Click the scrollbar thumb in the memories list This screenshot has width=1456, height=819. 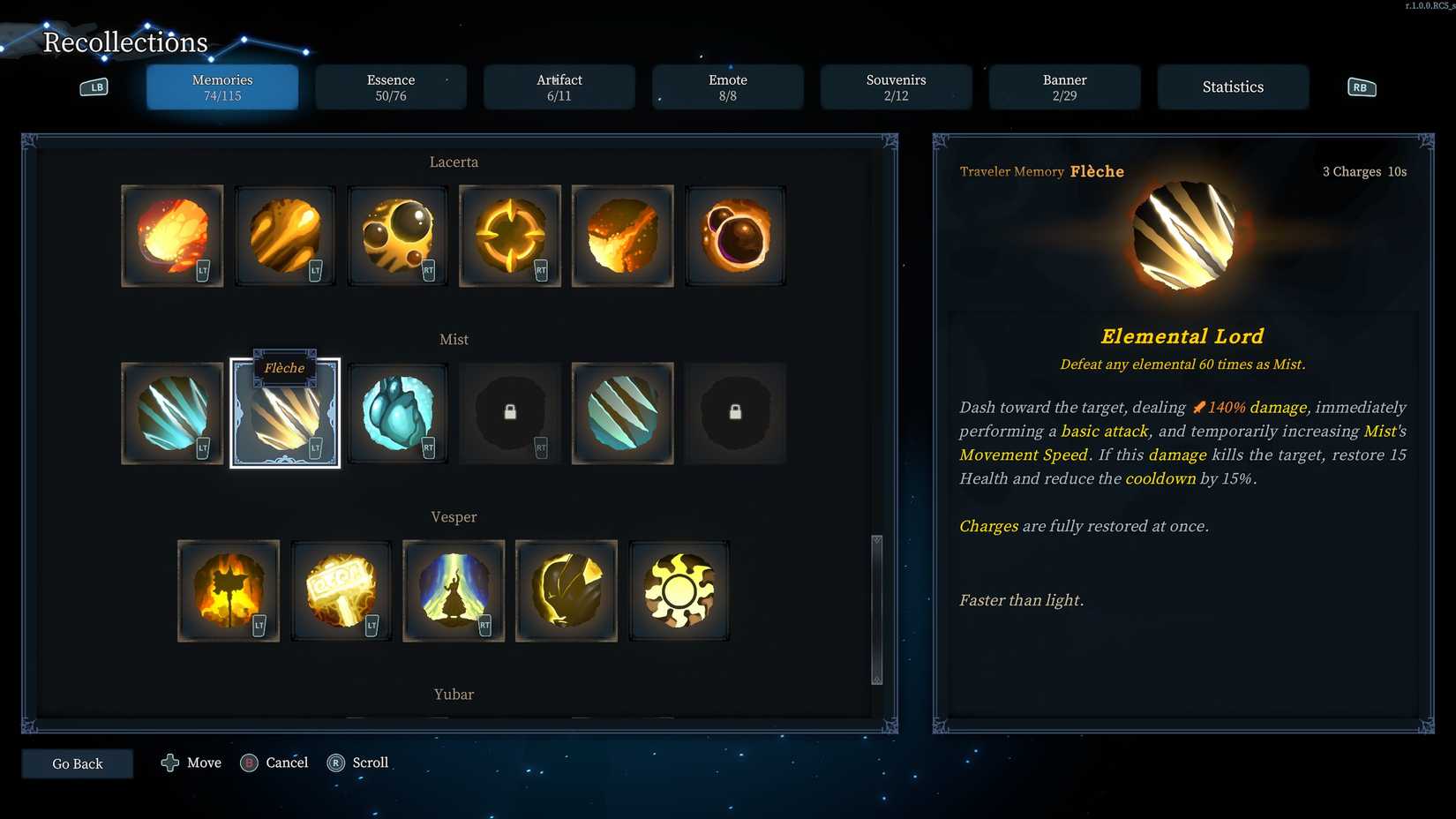click(x=876, y=609)
